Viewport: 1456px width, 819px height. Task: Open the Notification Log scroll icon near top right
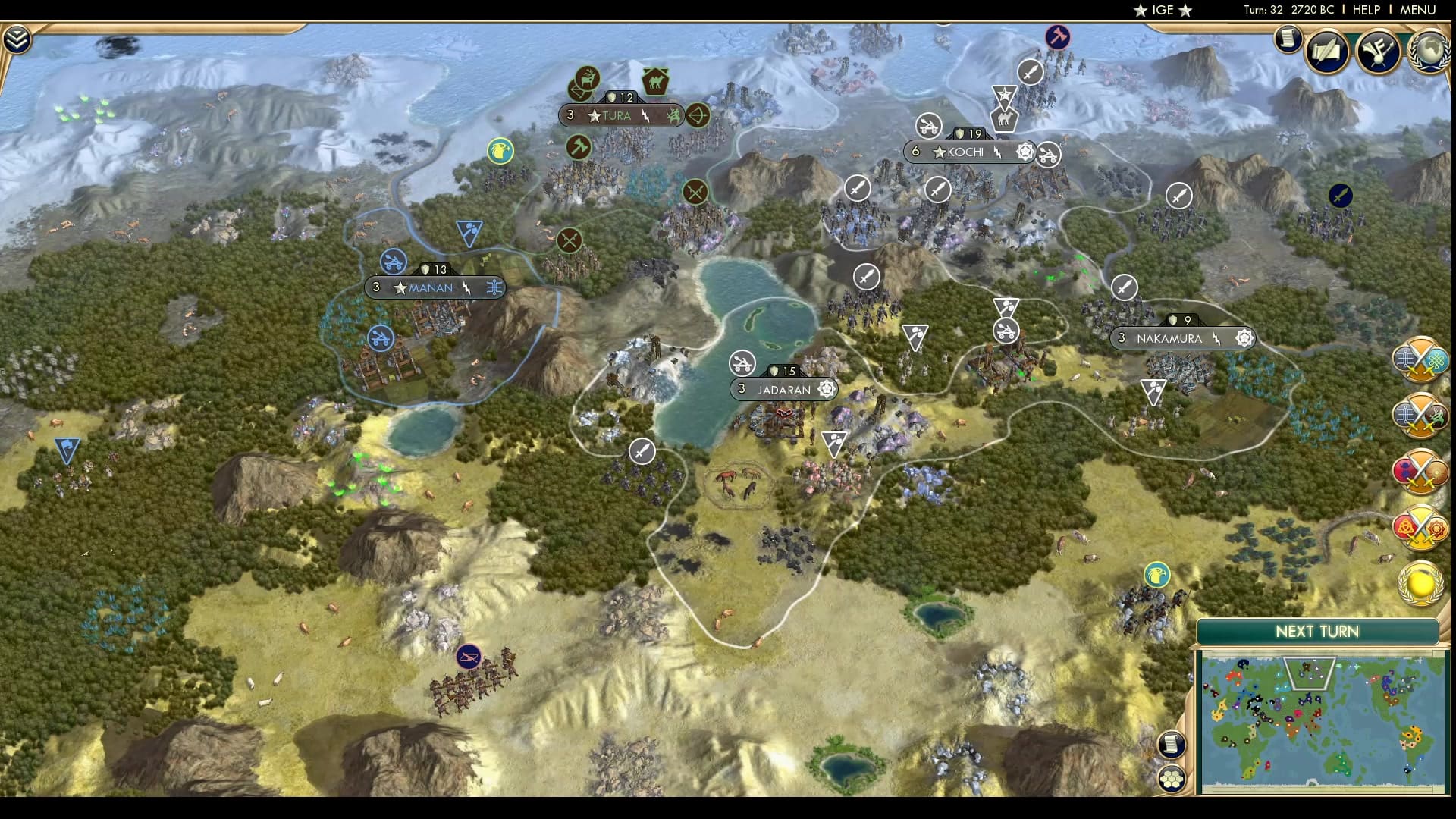[x=1288, y=39]
